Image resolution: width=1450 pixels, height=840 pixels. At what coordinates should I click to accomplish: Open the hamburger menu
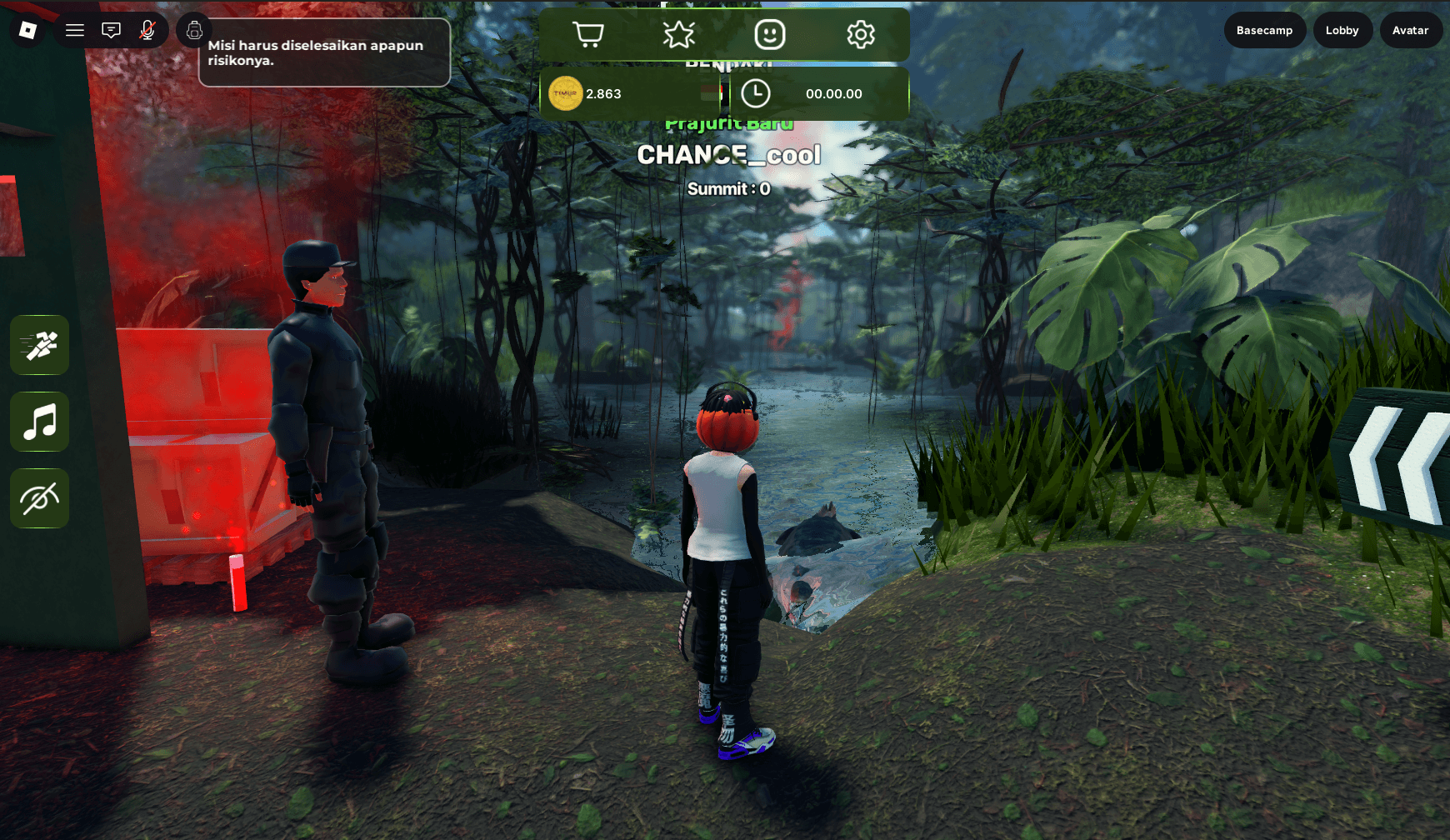(x=75, y=30)
